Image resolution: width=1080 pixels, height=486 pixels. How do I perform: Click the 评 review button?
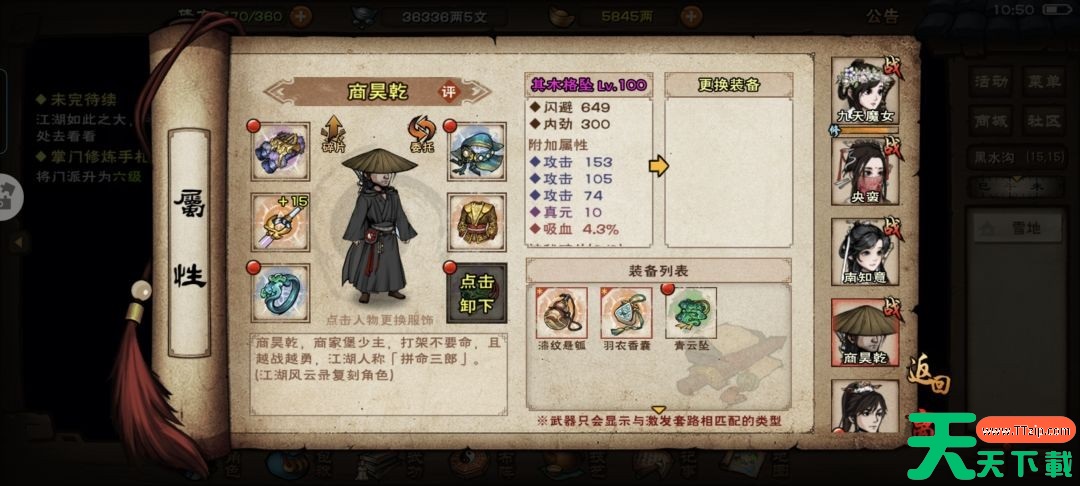pos(449,90)
